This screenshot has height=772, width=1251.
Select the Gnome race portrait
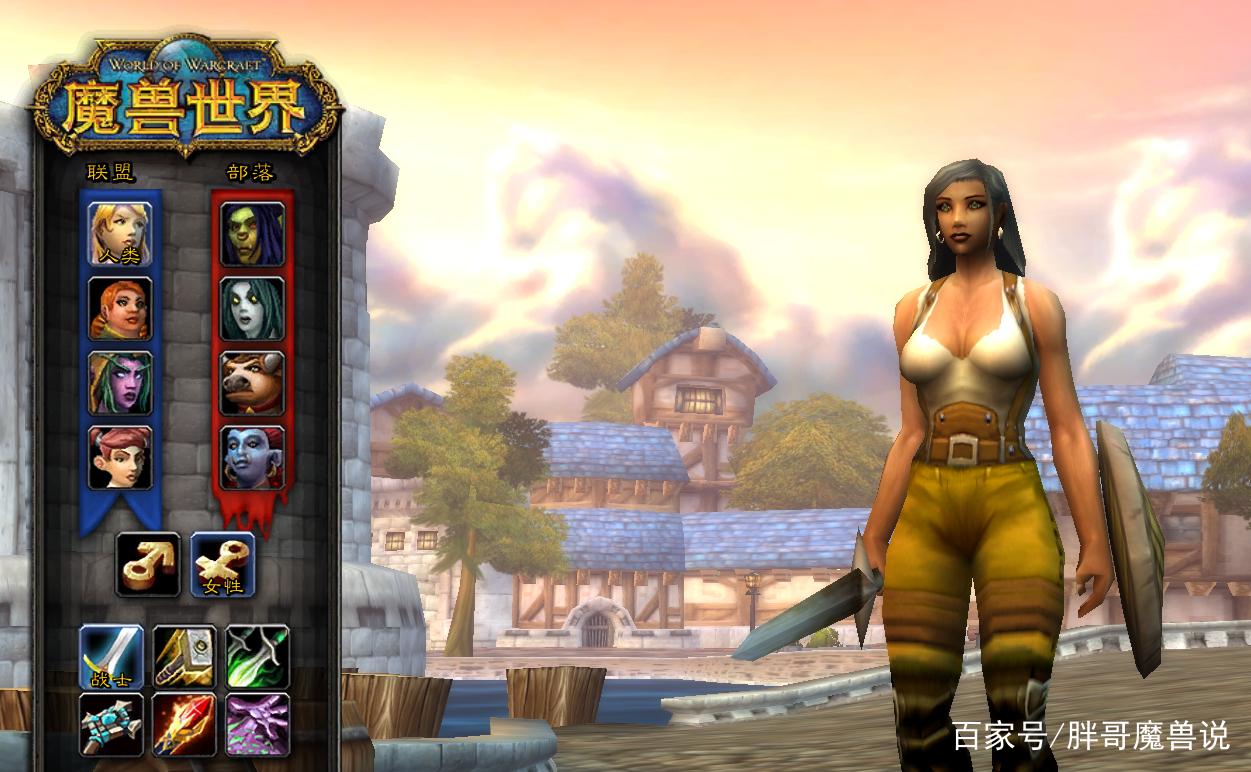(120, 458)
